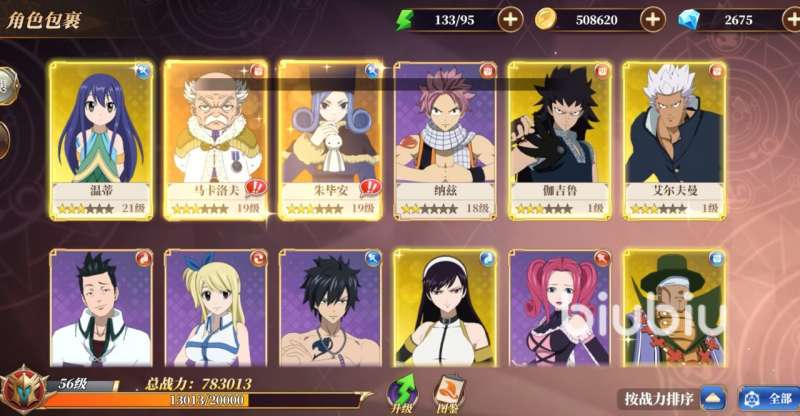Add more gold coins
800x416 pixels.
pyautogui.click(x=652, y=19)
